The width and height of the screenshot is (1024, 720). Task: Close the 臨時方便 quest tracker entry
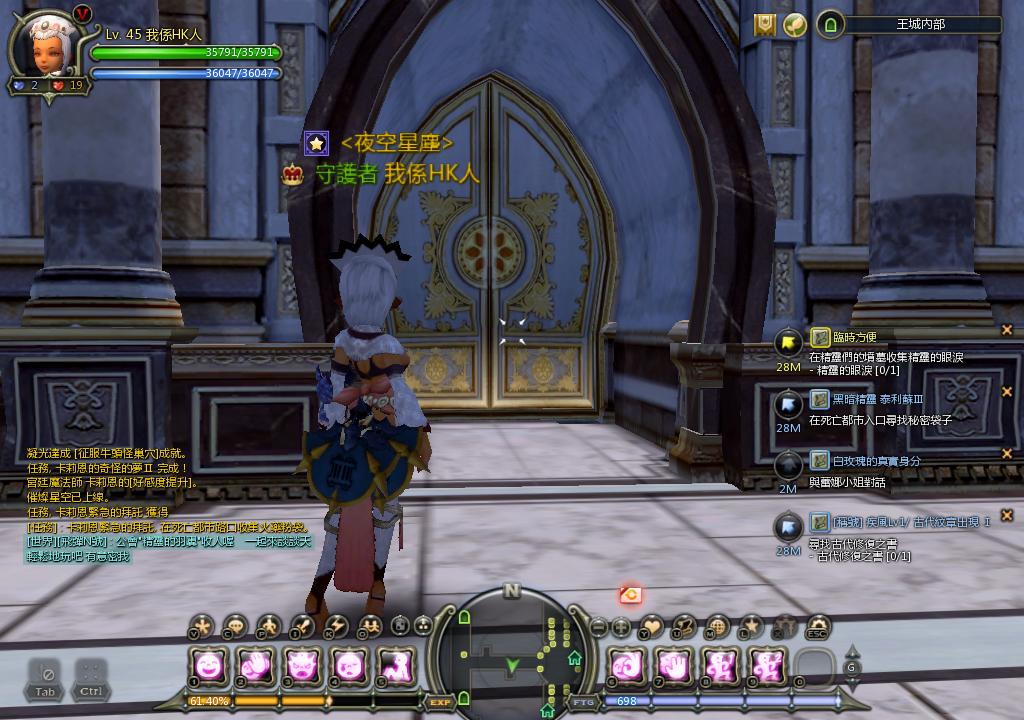point(1007,330)
